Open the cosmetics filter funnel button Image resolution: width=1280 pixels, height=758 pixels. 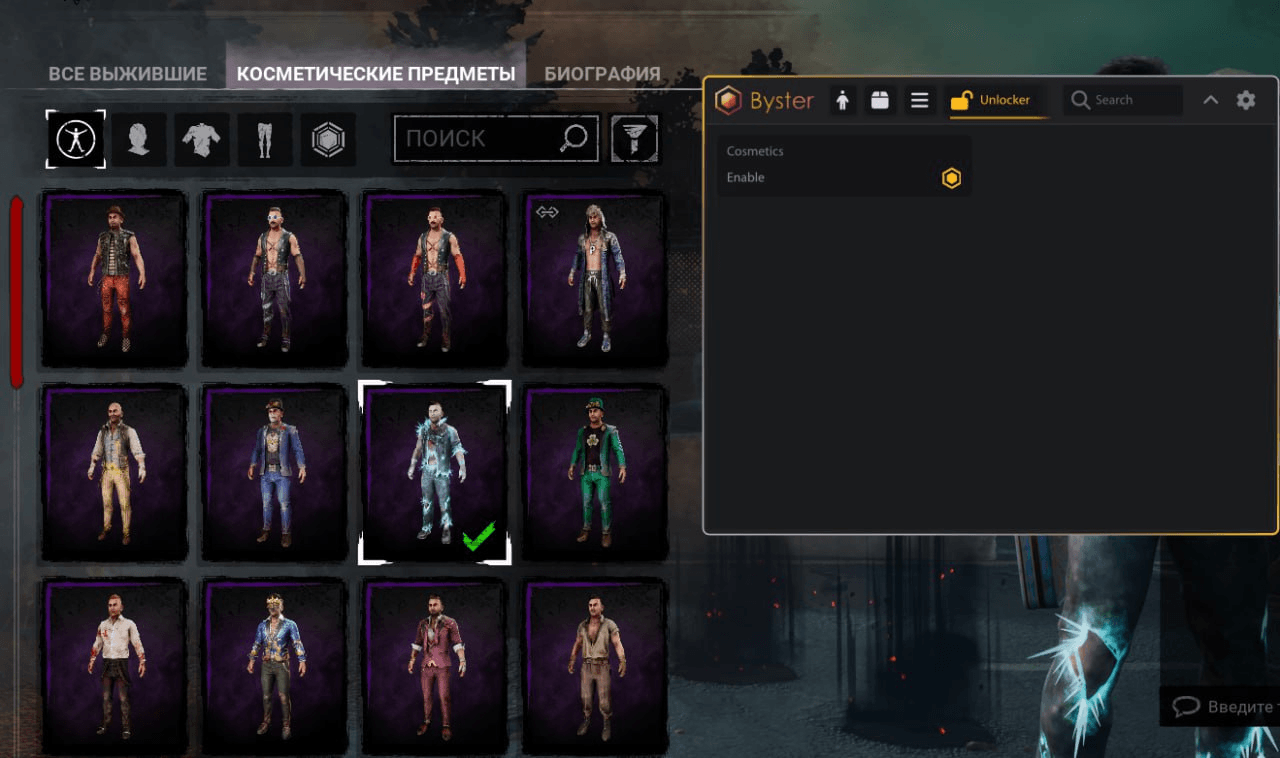coord(635,139)
